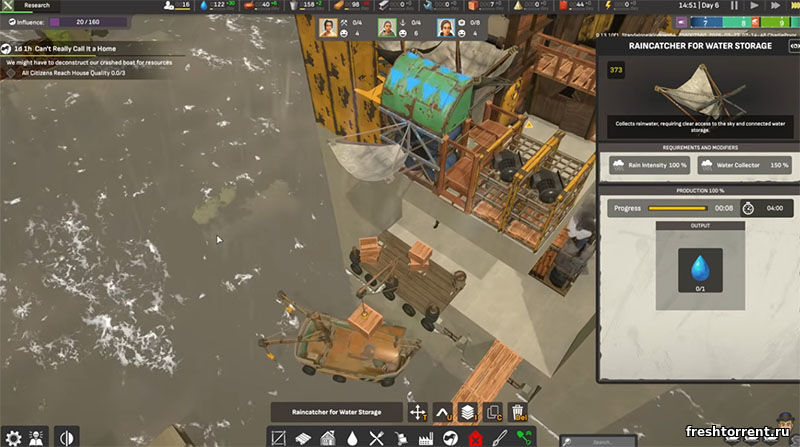Viewport: 800px width, 447px height.
Task: Open the housing build category
Action: [329, 437]
